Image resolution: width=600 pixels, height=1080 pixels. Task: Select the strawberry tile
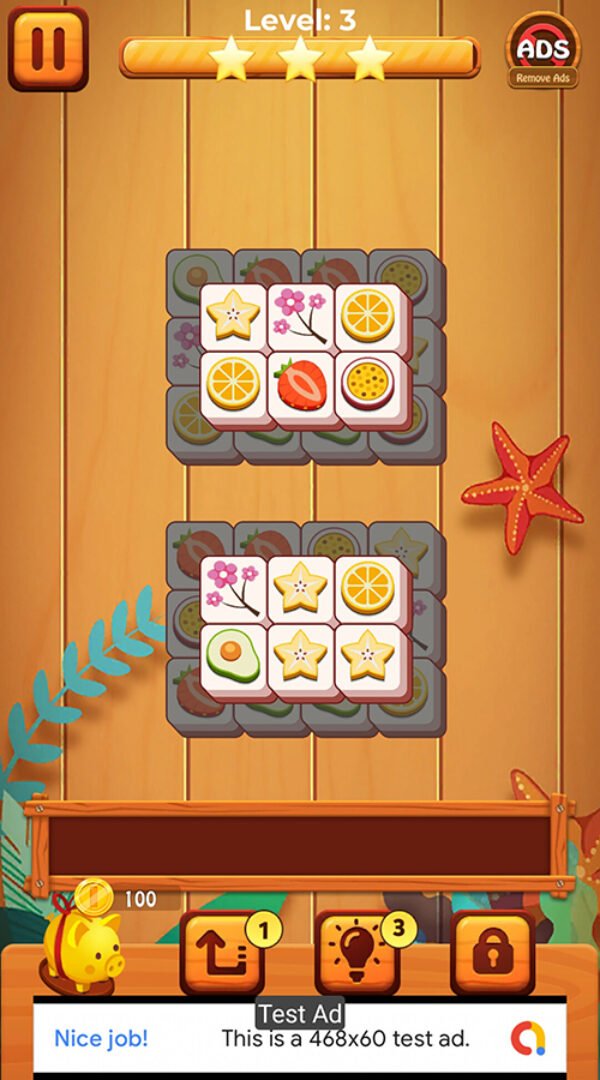coord(301,385)
